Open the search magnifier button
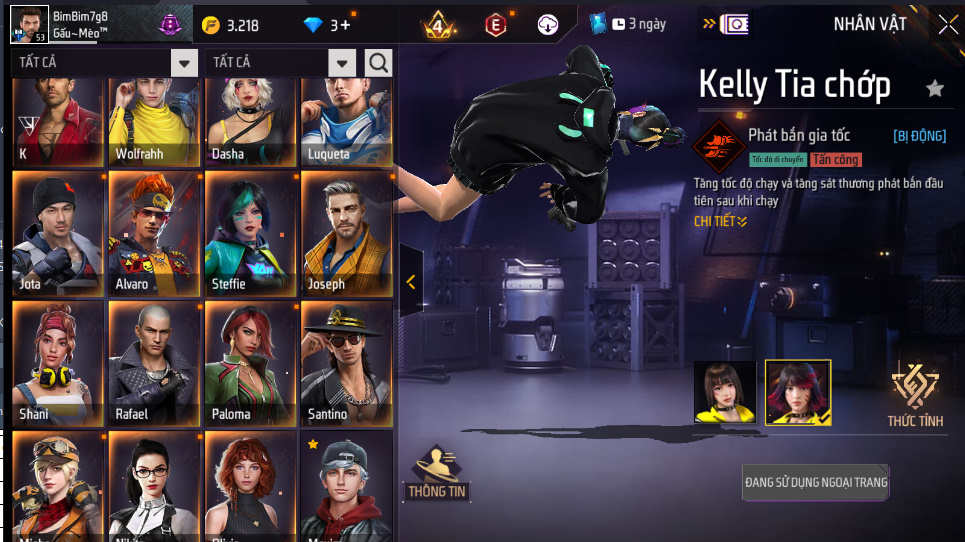The width and height of the screenshot is (965, 542). point(379,64)
